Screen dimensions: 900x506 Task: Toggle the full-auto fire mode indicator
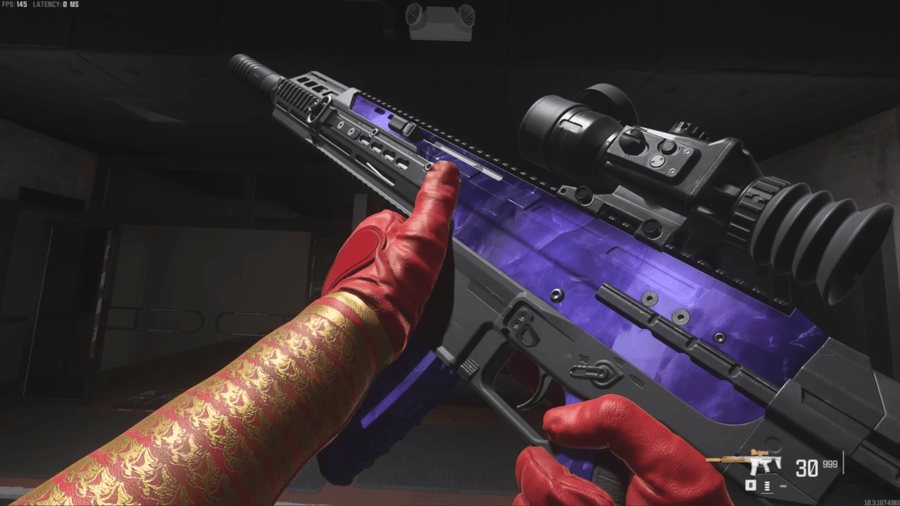click(x=767, y=485)
